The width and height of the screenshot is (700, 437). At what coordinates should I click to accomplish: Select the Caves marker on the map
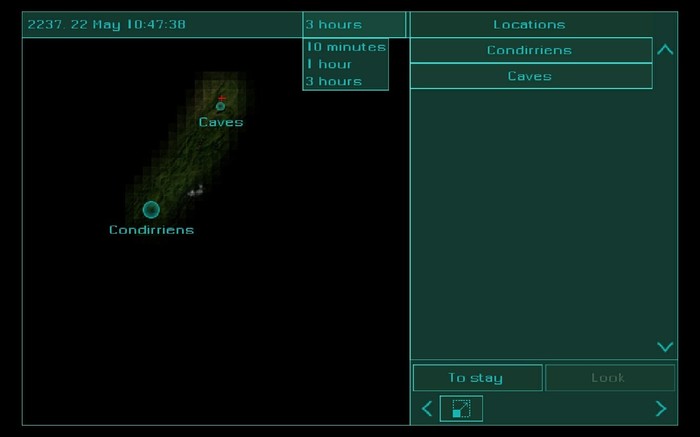[220, 106]
